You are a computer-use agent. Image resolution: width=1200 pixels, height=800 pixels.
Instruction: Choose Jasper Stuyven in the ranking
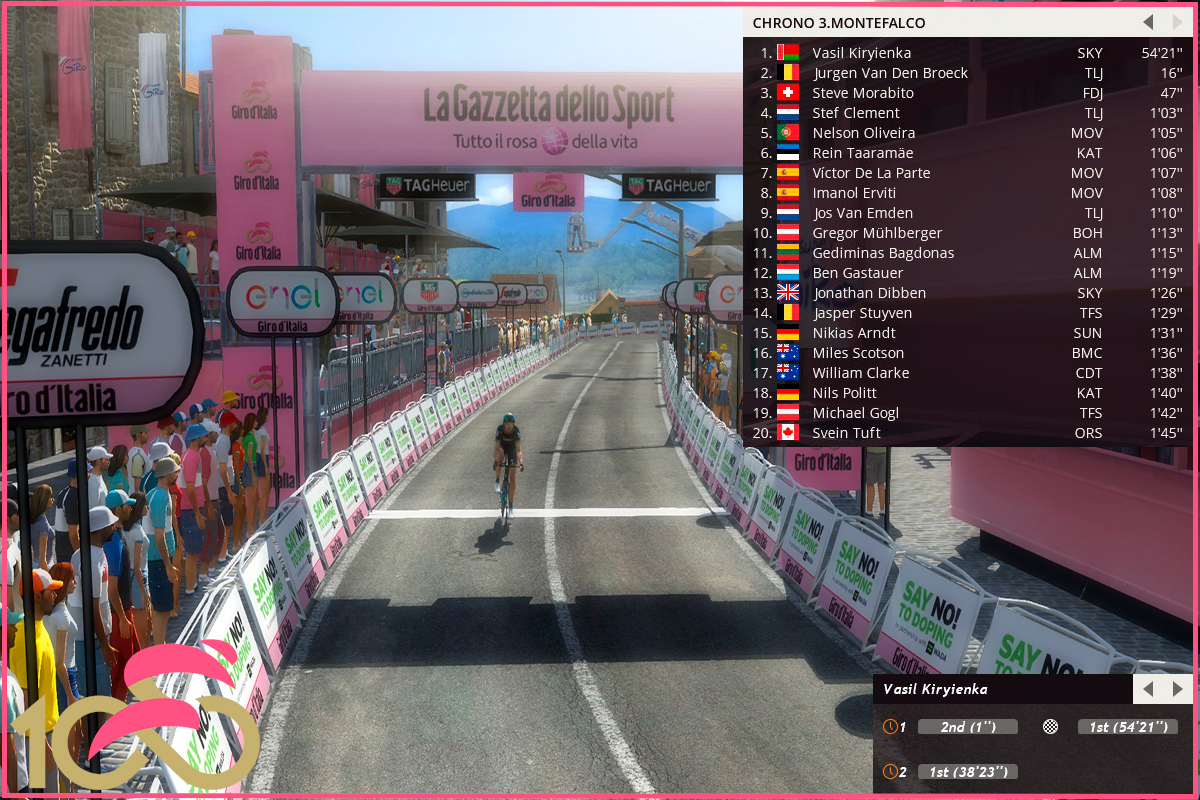[x=862, y=313]
